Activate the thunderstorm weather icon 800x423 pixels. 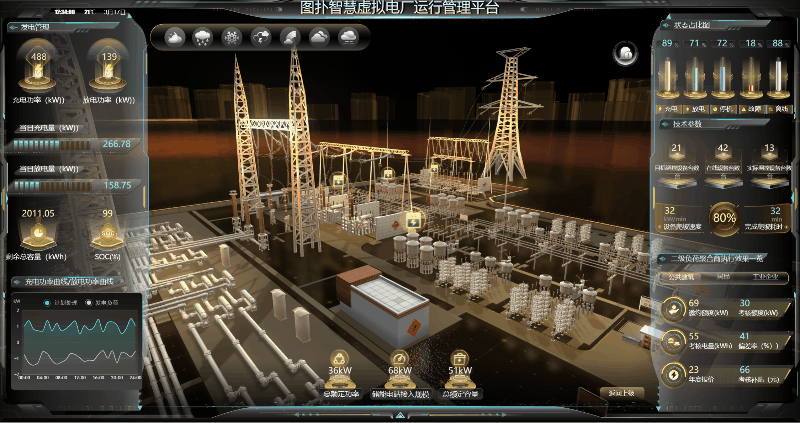tap(261, 38)
